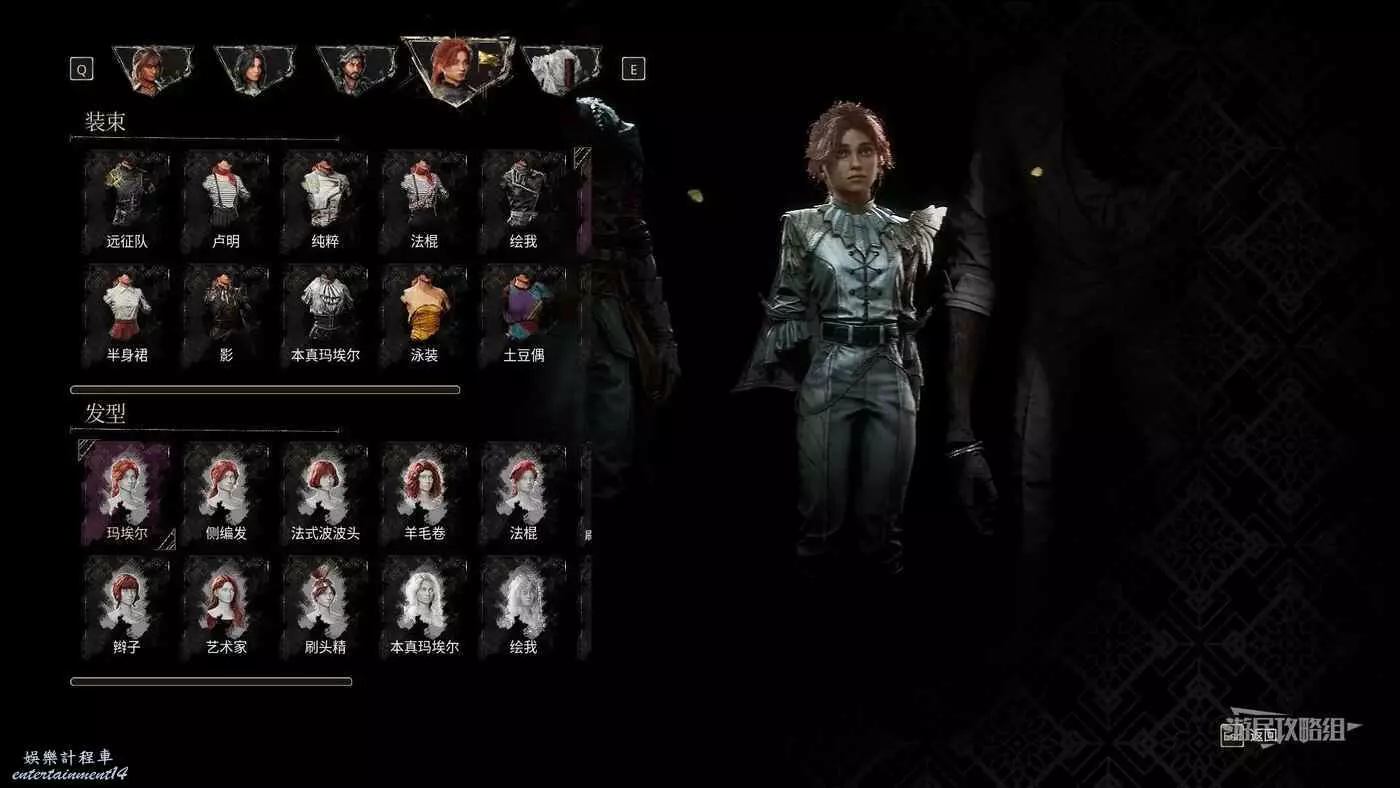Equip the 土豆偶 outfit
The image size is (1400, 788).
click(x=523, y=315)
